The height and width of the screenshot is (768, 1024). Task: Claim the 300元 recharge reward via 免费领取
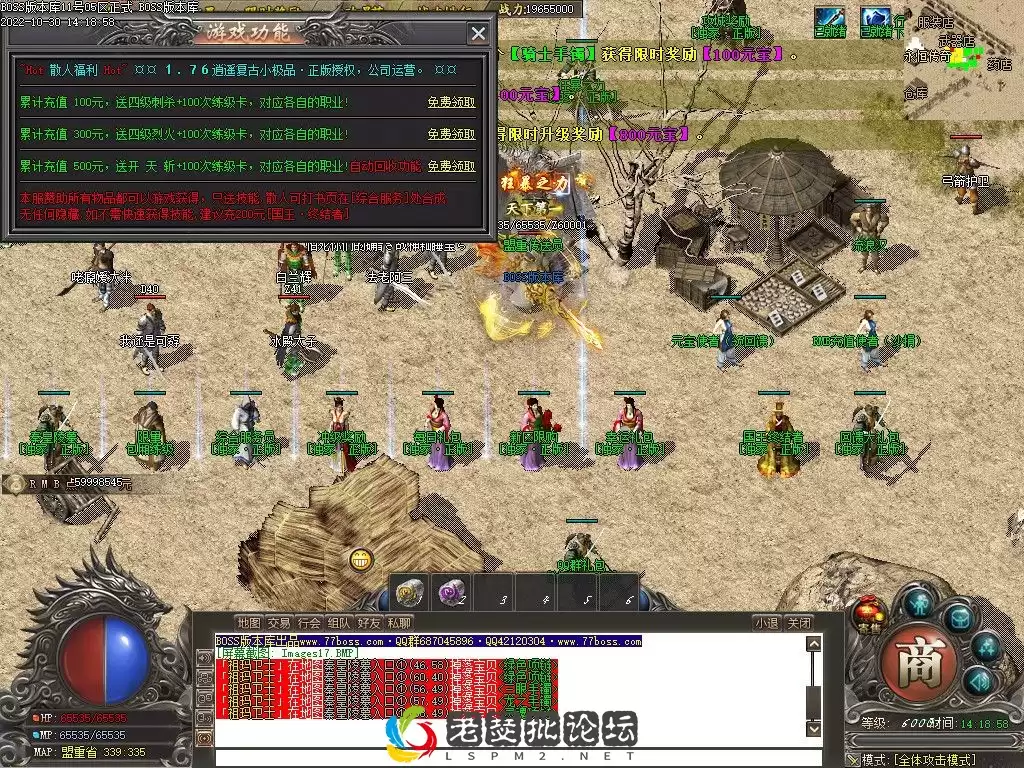pos(451,134)
